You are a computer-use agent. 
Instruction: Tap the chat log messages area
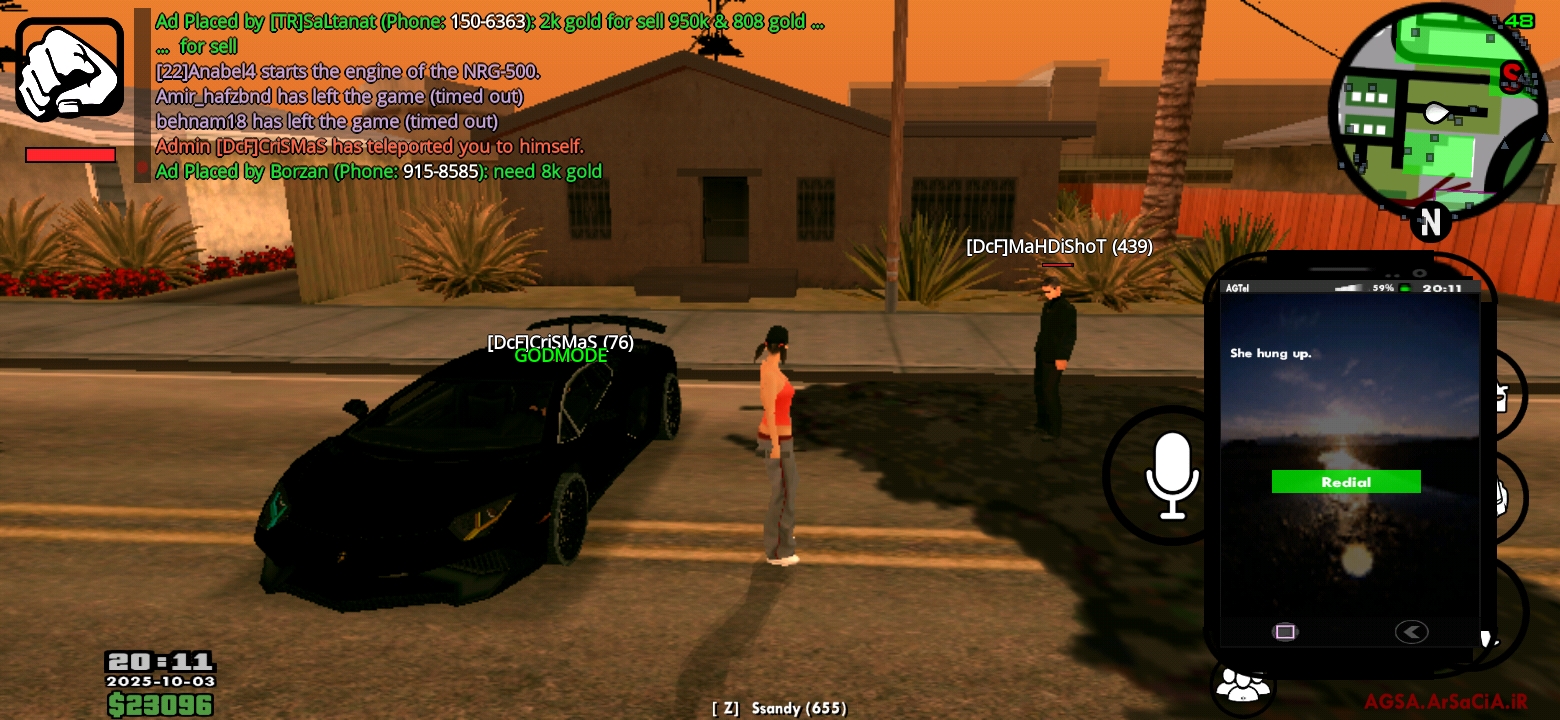pos(480,96)
